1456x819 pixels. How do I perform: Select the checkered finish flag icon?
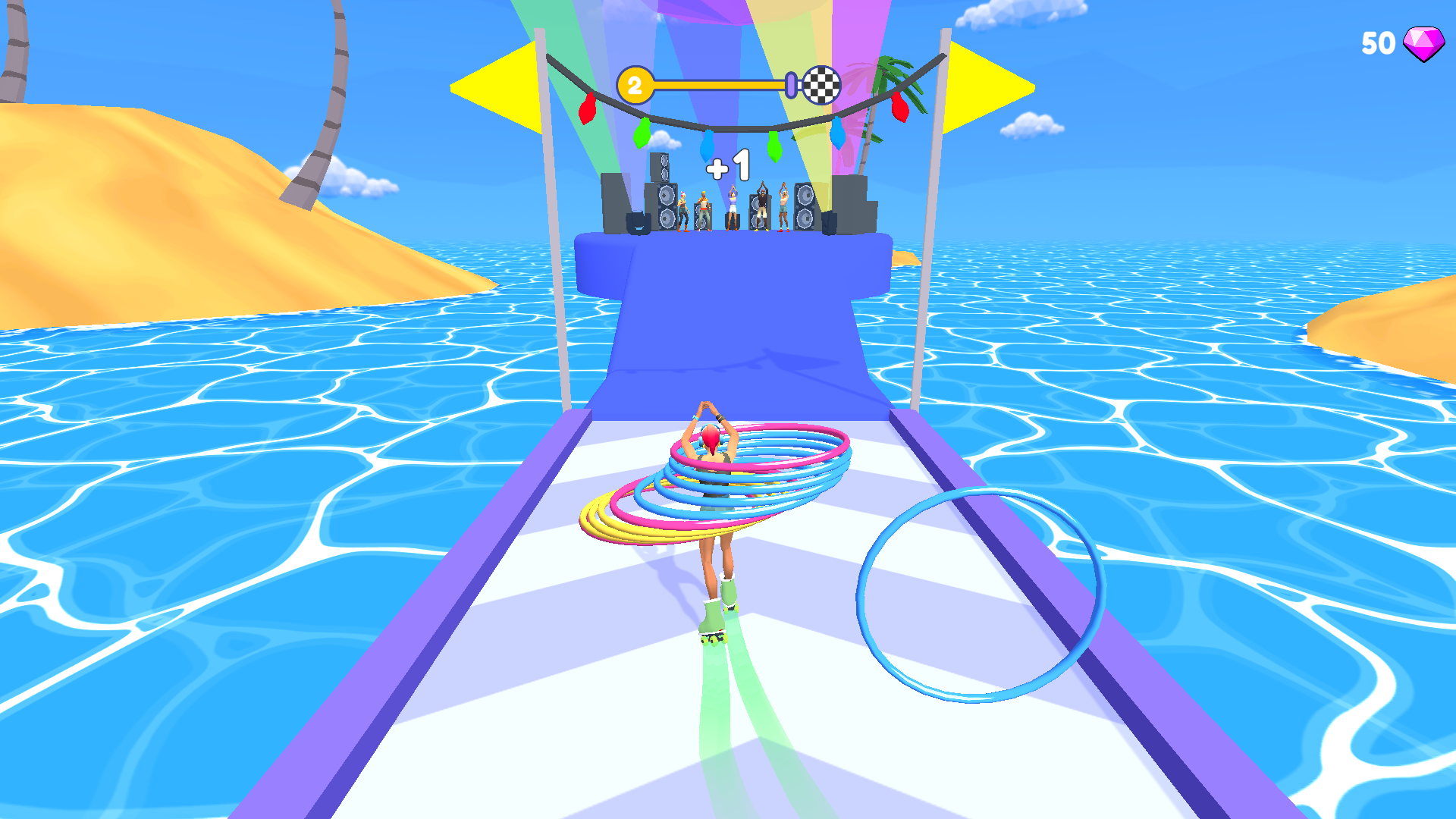823,86
